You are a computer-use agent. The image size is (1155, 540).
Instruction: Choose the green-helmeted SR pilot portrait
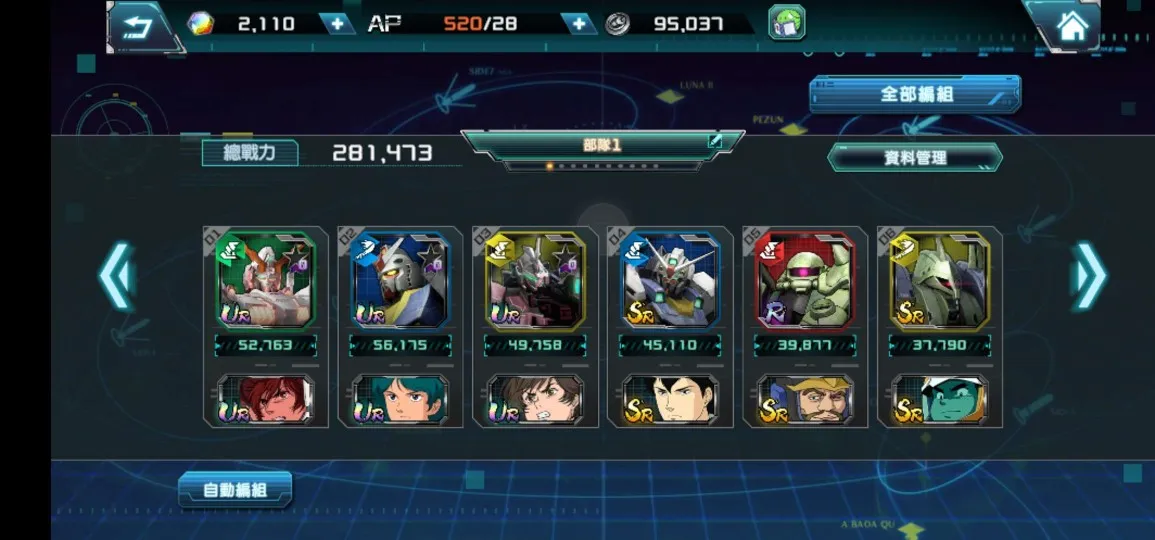click(x=940, y=399)
